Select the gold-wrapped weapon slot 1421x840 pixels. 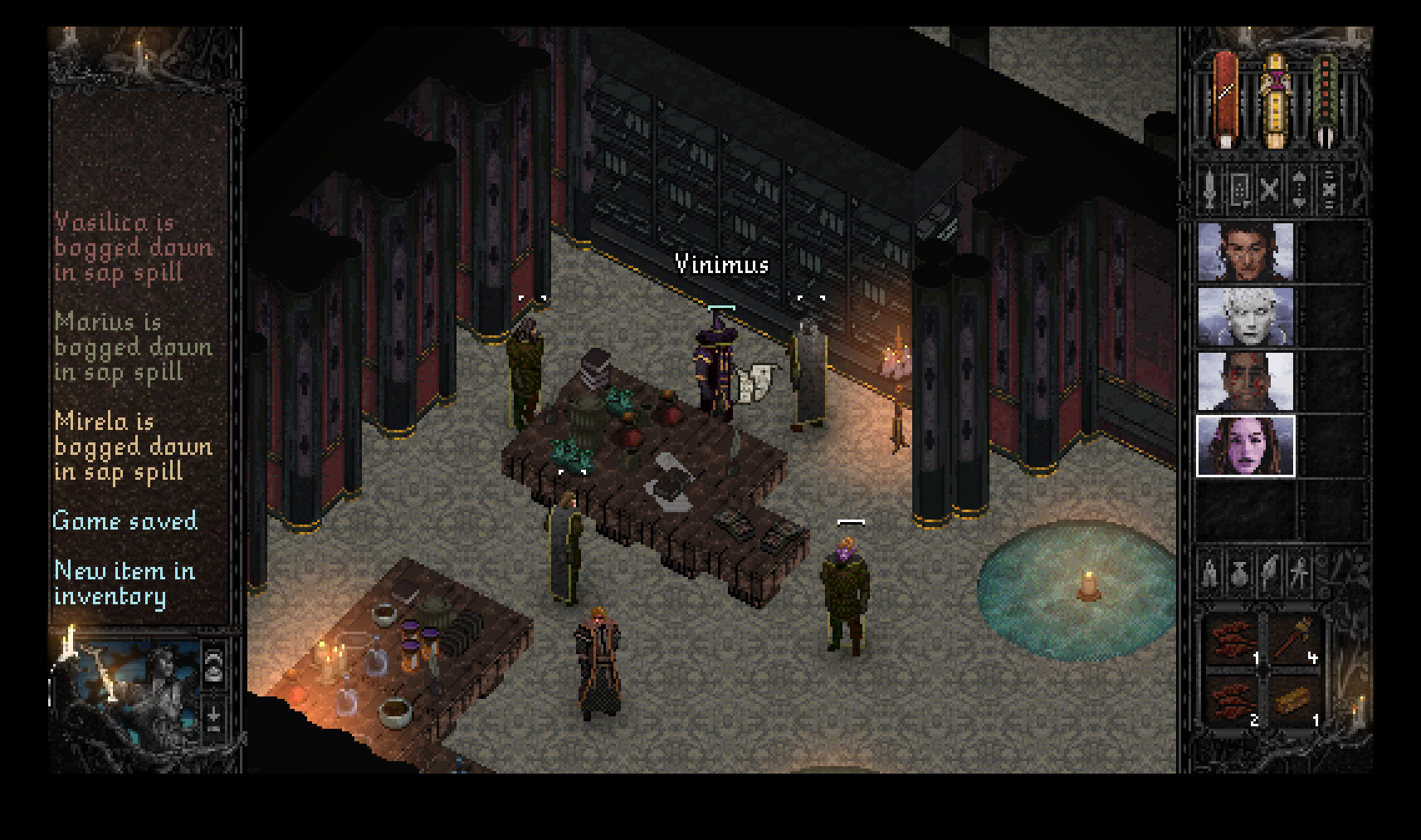point(1277,100)
